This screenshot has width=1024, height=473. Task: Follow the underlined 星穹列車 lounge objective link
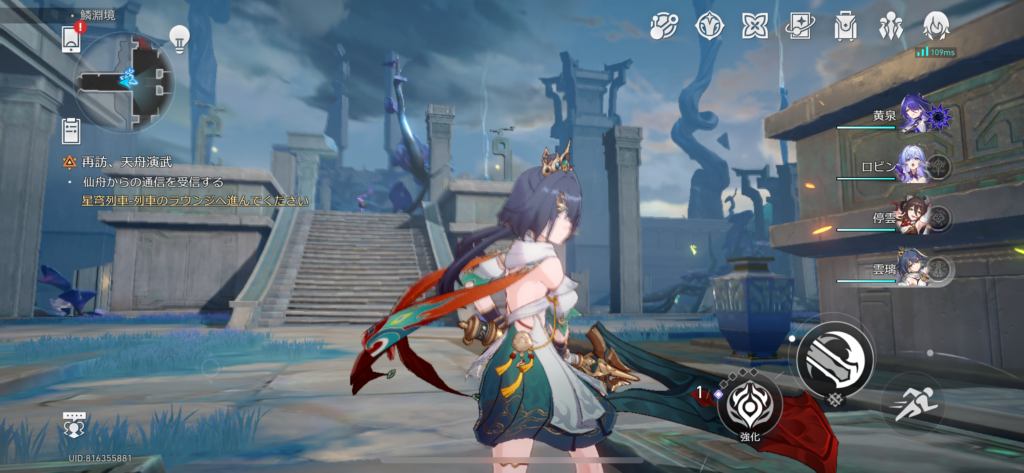197,200
